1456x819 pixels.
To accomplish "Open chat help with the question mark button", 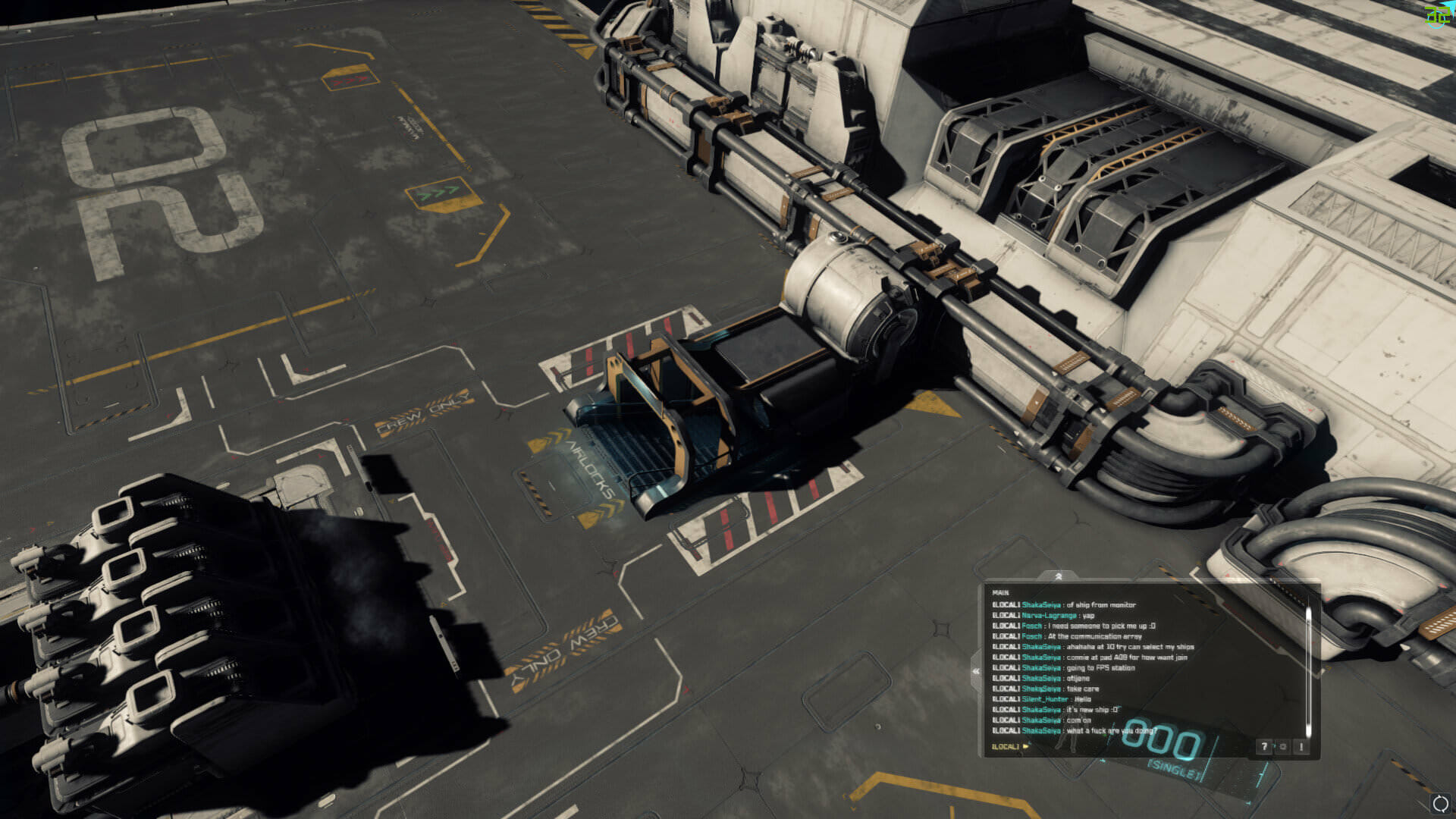I will 1263,747.
